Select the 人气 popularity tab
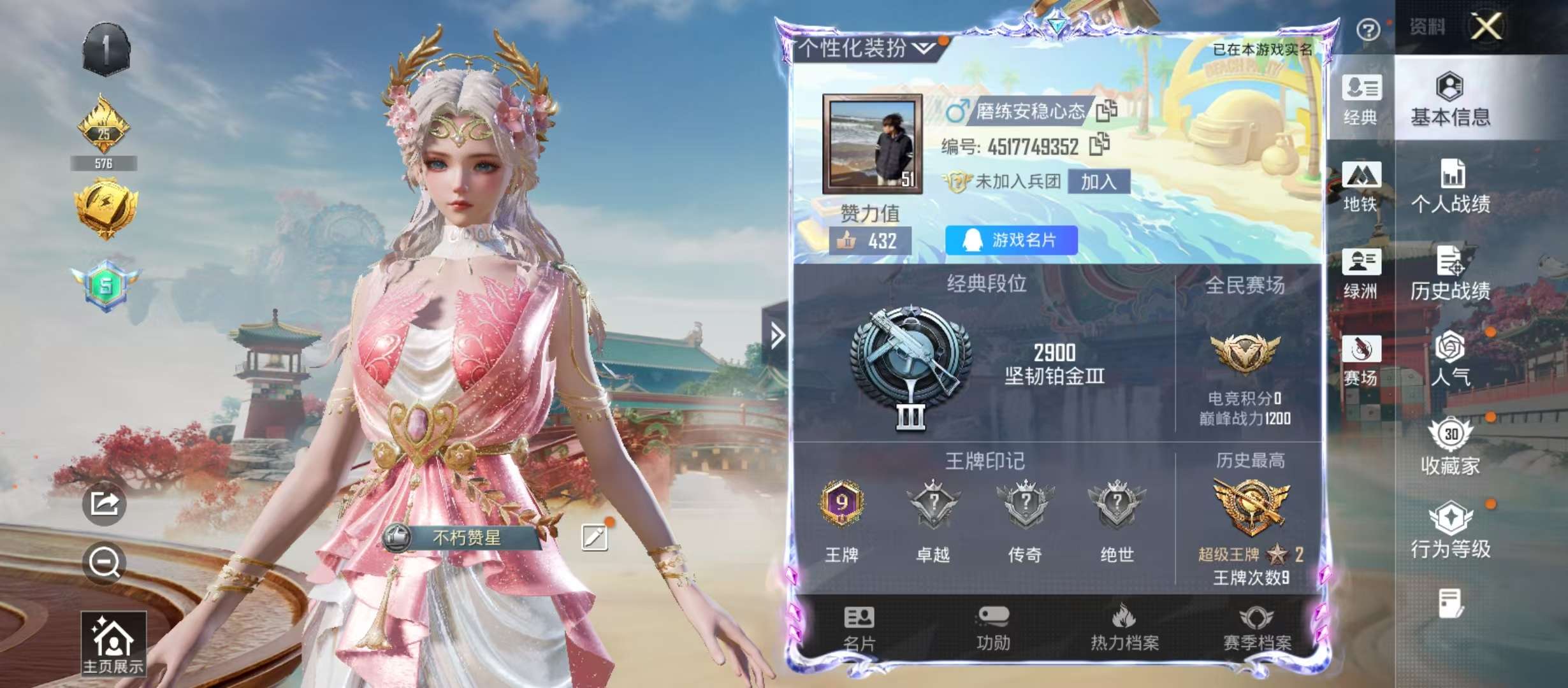The width and height of the screenshot is (1568, 688). click(x=1450, y=359)
